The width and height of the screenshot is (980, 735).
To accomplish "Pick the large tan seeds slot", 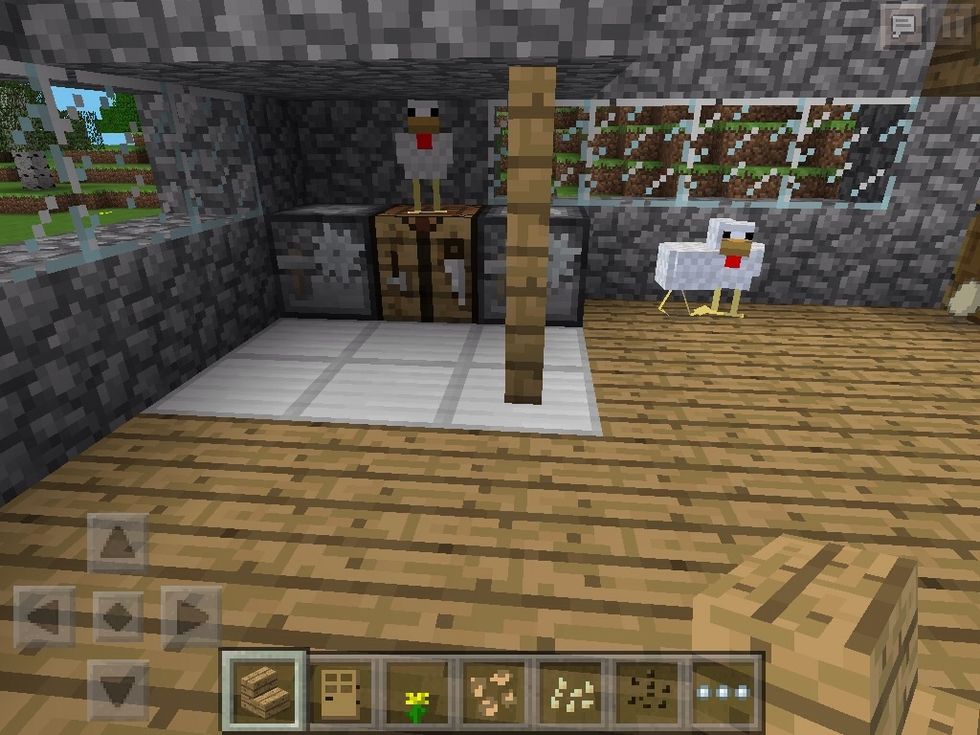I will coord(493,689).
